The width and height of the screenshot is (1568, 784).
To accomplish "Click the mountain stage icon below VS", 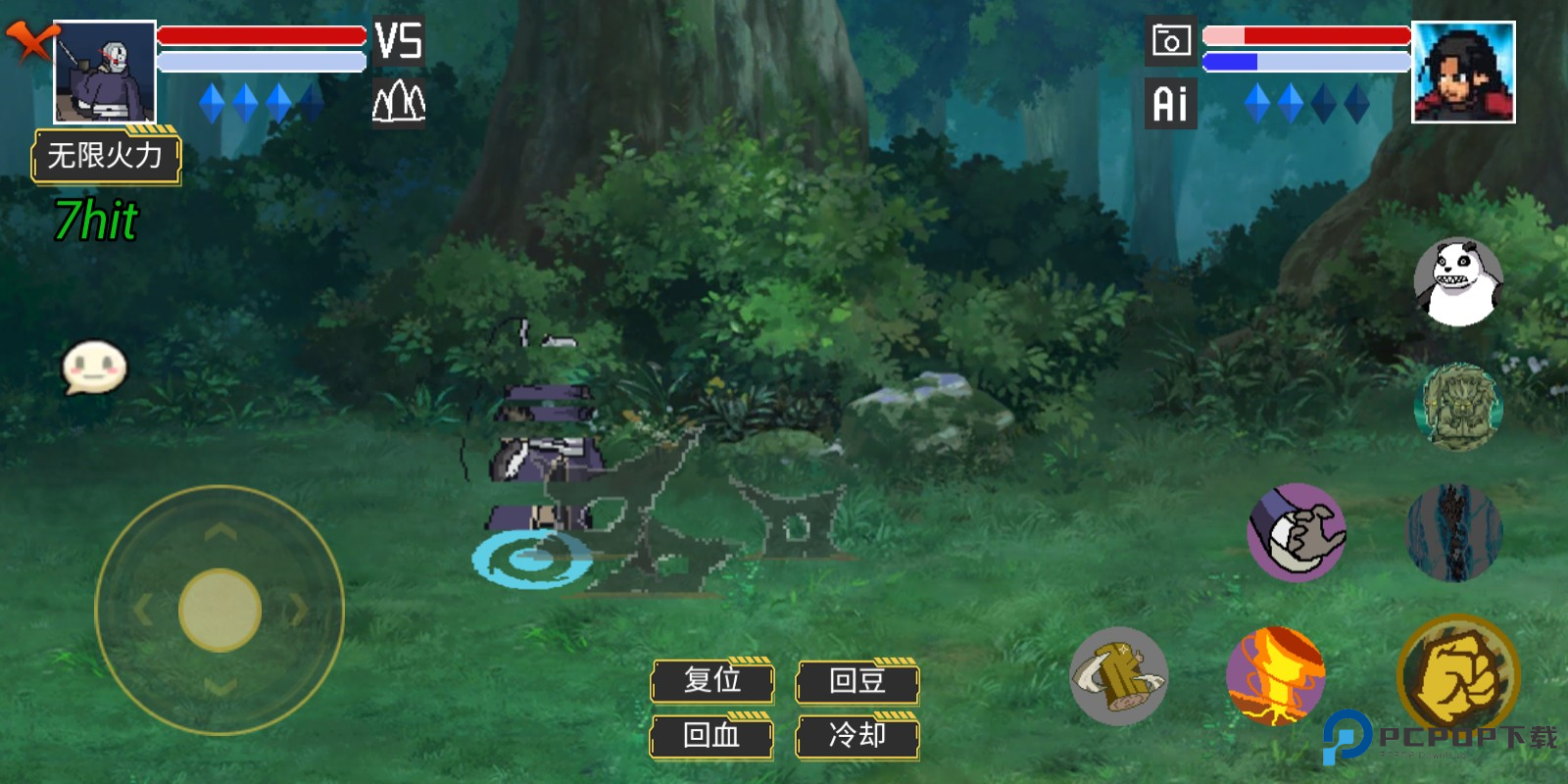I will (399, 101).
